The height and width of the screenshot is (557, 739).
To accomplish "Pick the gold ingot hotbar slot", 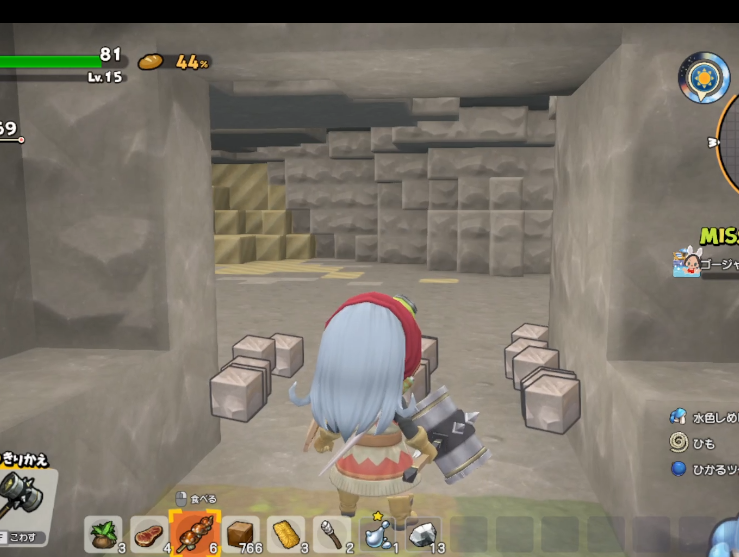I will tap(286, 533).
